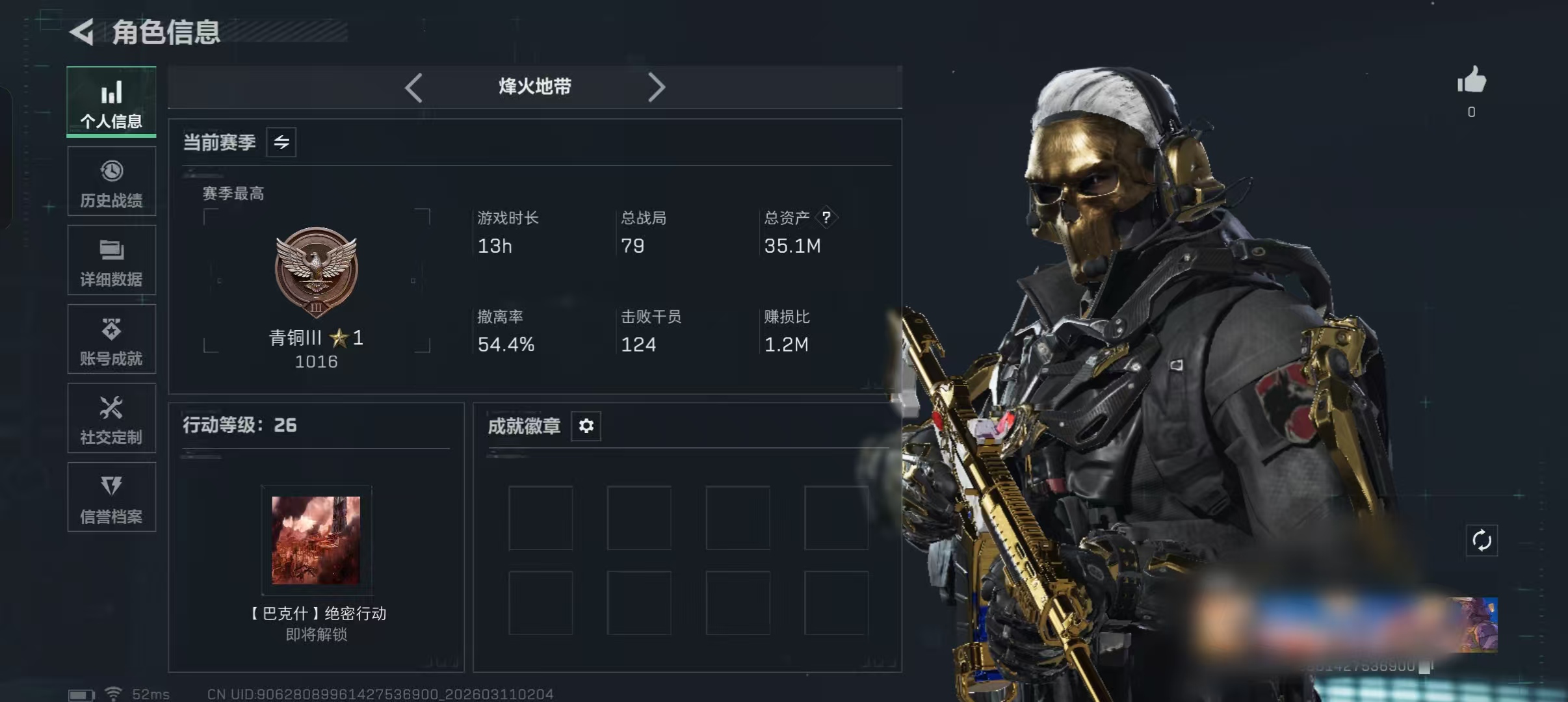Switch to the 历史战绩 tab

point(111,181)
